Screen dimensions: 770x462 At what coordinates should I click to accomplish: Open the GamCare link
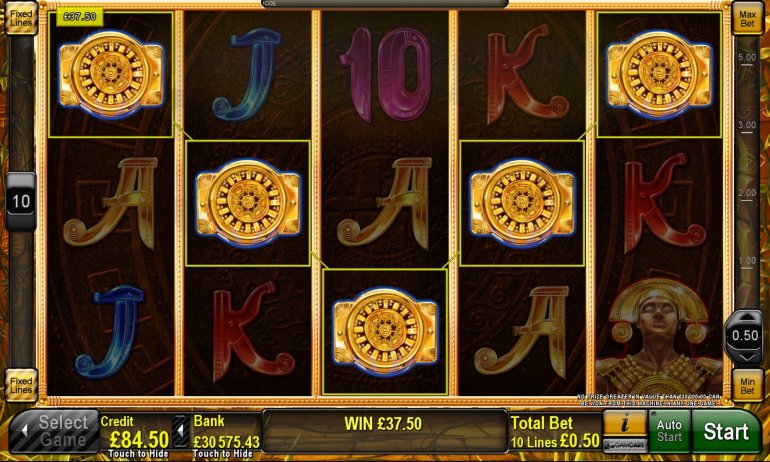(624, 445)
